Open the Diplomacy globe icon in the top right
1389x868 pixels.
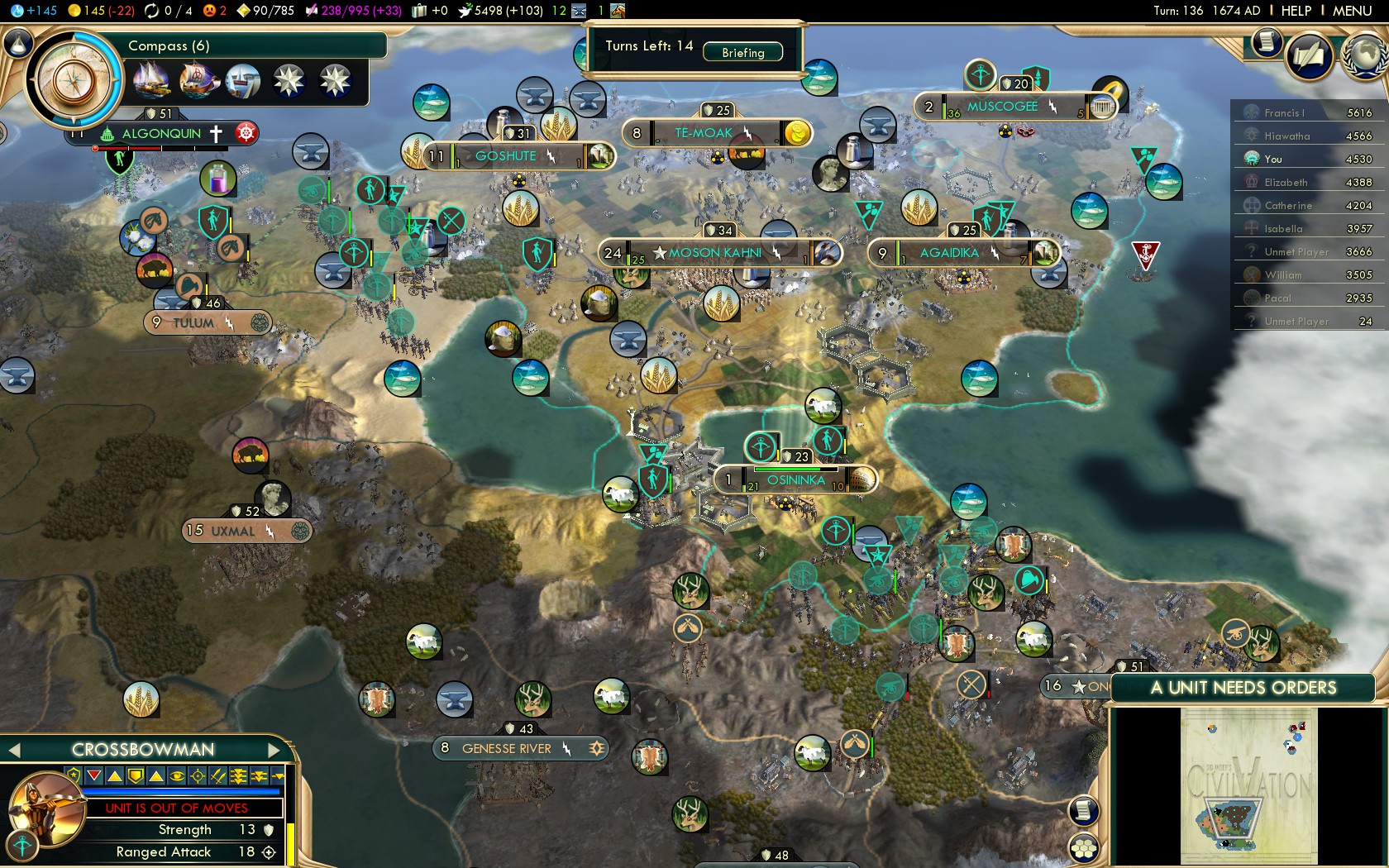(1362, 54)
